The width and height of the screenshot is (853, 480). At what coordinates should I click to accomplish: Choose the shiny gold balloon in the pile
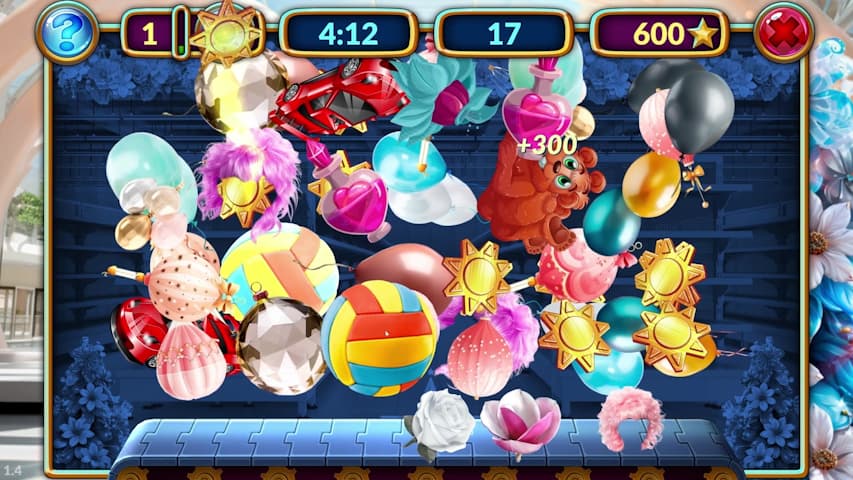[651, 184]
